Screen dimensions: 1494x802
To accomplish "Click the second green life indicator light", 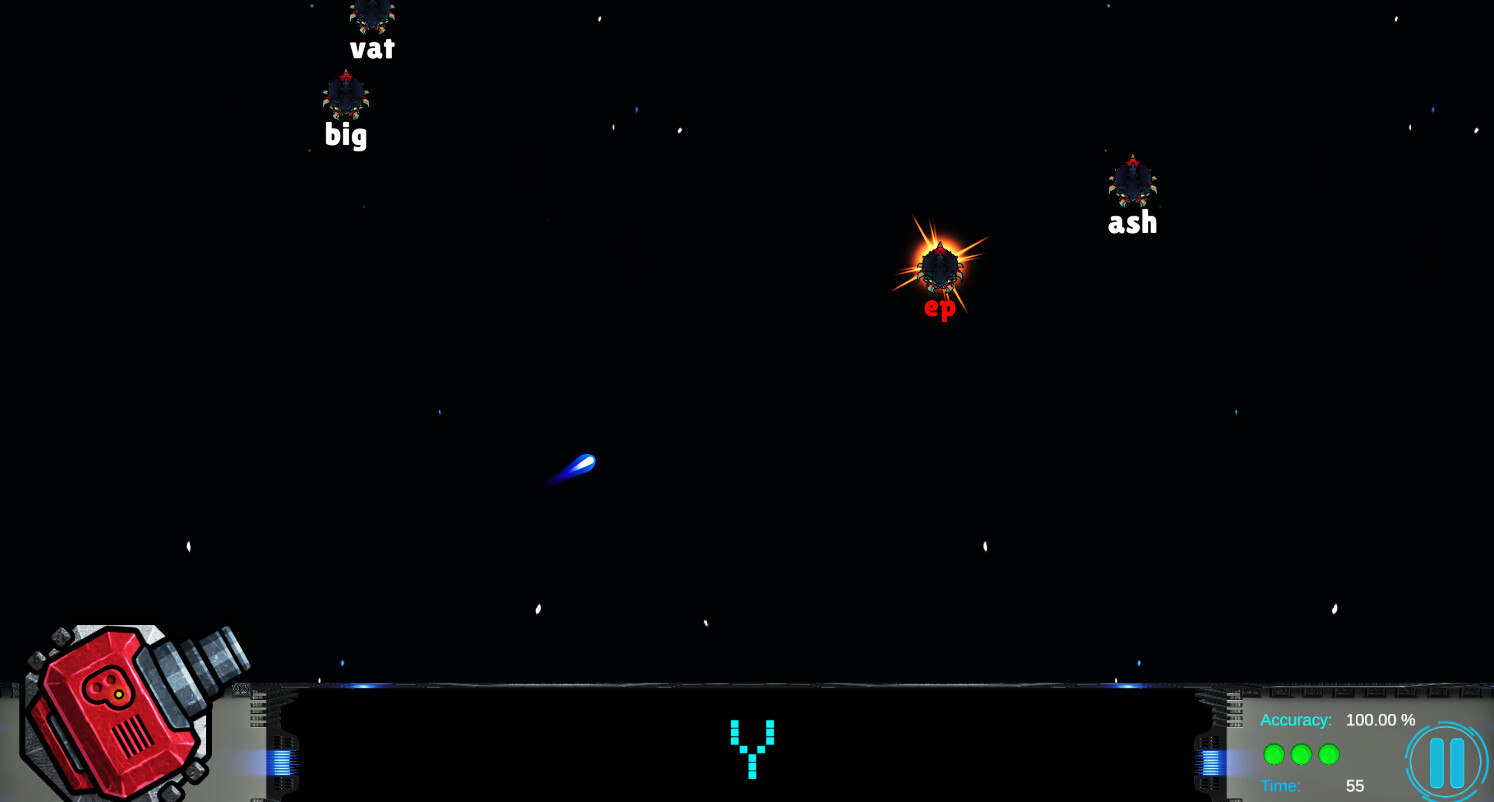I will click(1300, 755).
